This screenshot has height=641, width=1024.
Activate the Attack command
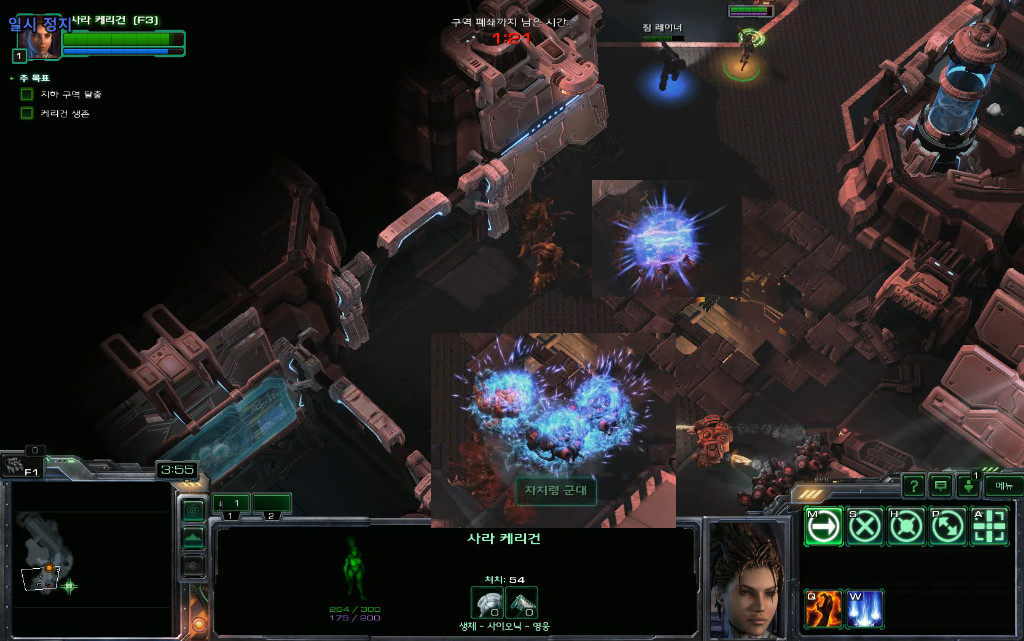989,526
